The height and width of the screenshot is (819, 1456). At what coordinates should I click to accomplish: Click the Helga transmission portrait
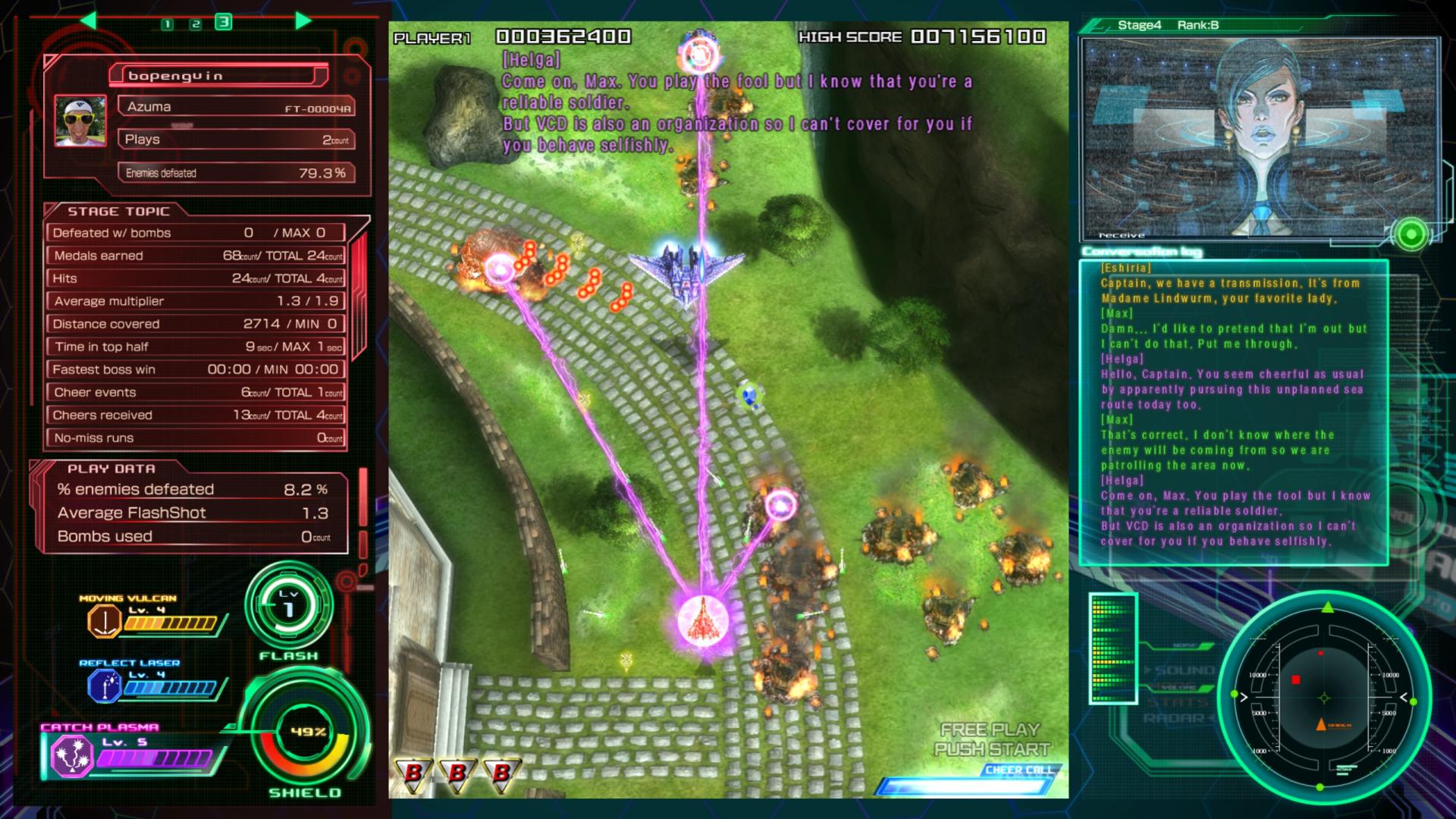coord(1259,136)
